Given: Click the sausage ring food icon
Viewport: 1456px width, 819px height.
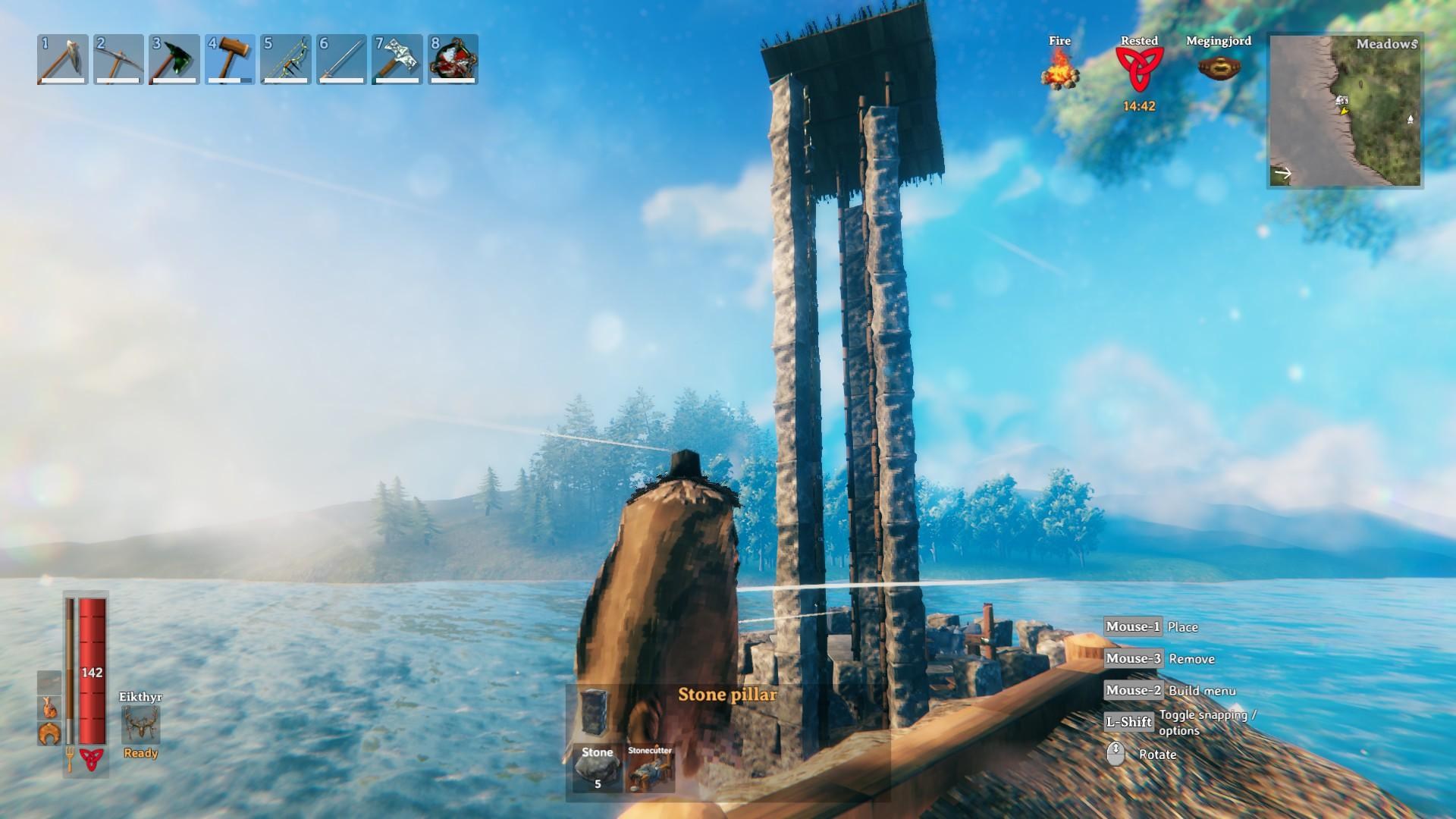Looking at the screenshot, I should click(49, 733).
